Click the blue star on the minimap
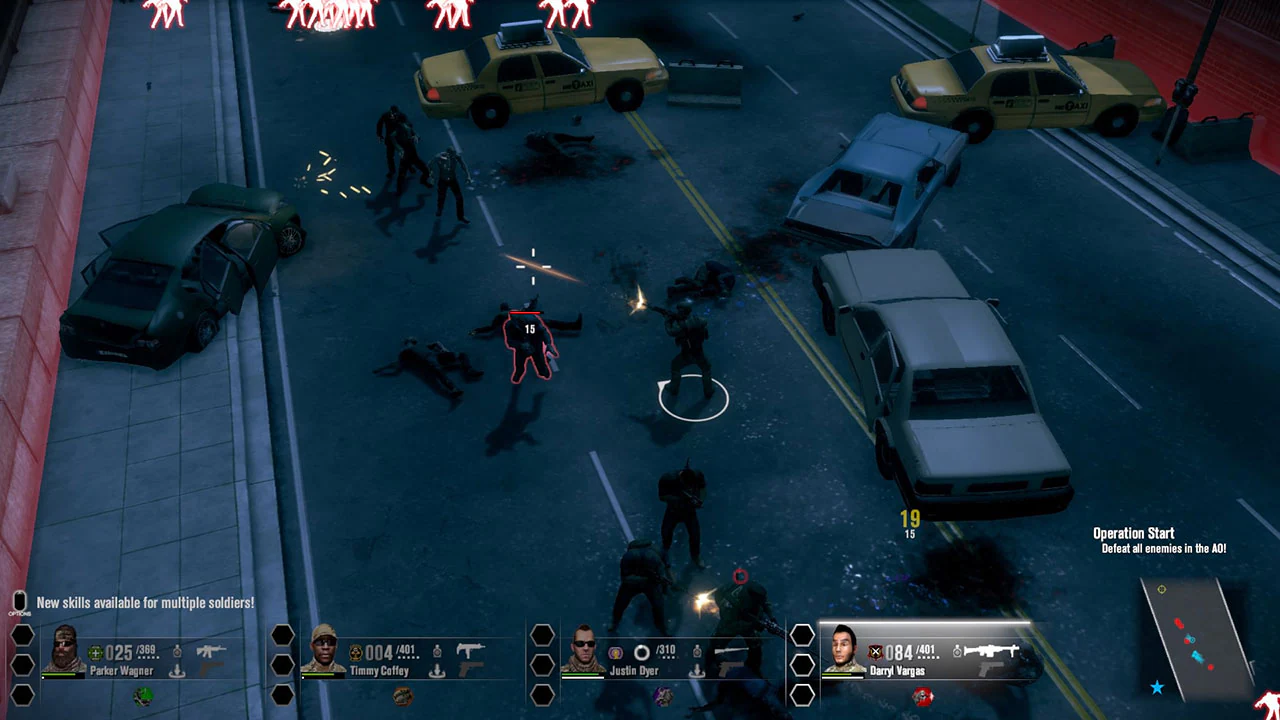The height and width of the screenshot is (720, 1280). coord(1158,686)
